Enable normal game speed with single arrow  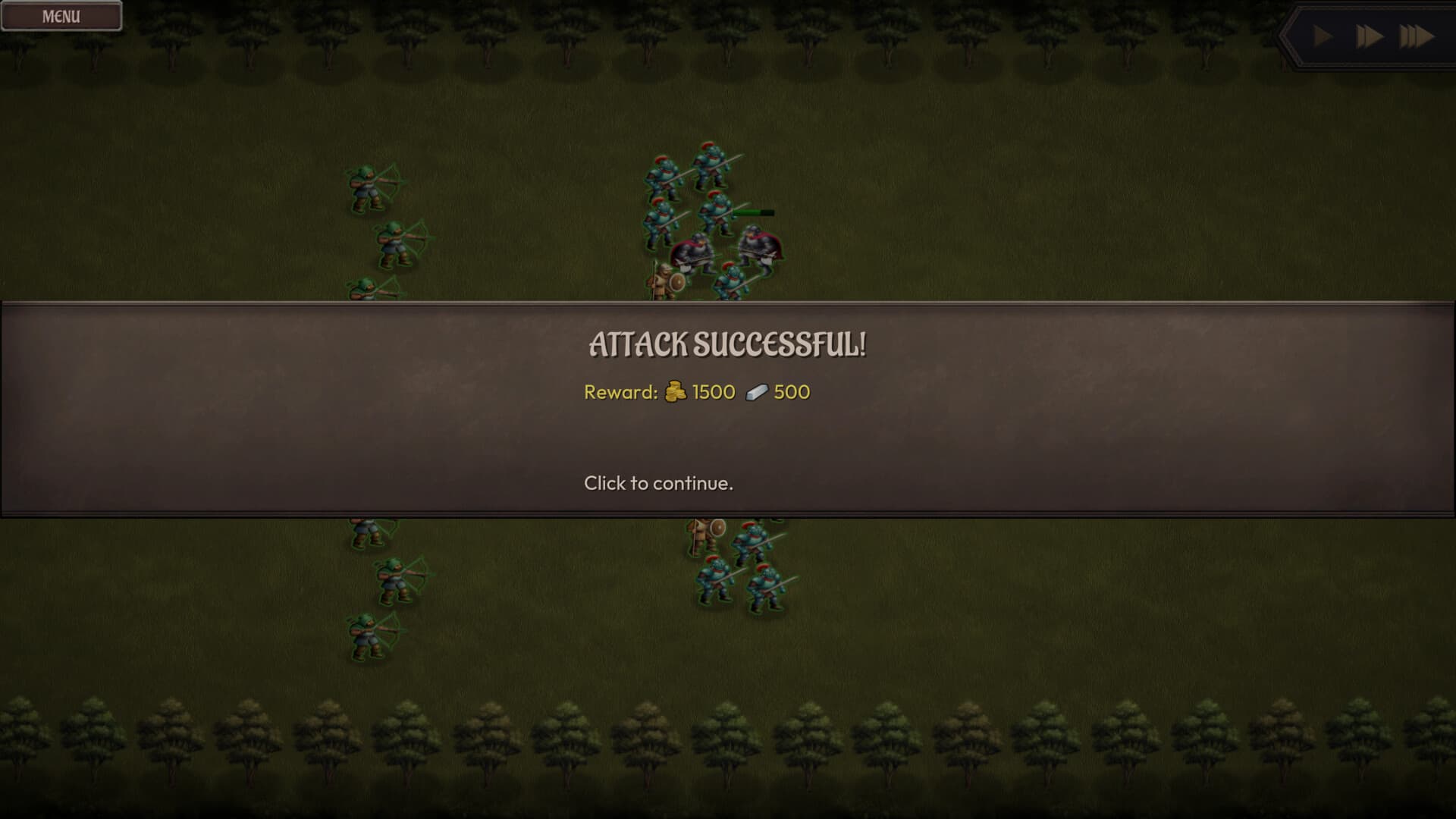click(x=1321, y=34)
